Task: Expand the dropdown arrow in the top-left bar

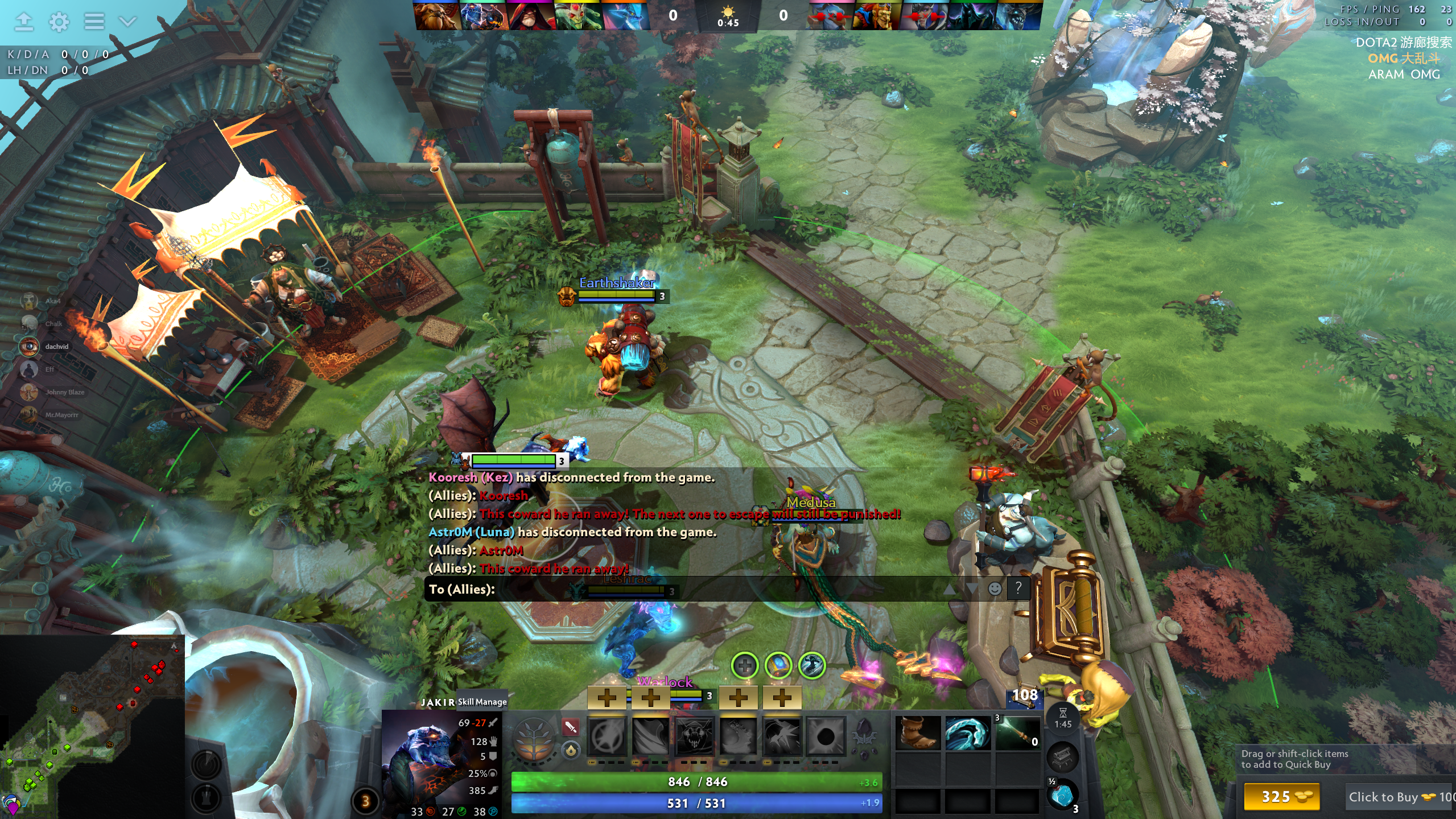Action: [127, 22]
